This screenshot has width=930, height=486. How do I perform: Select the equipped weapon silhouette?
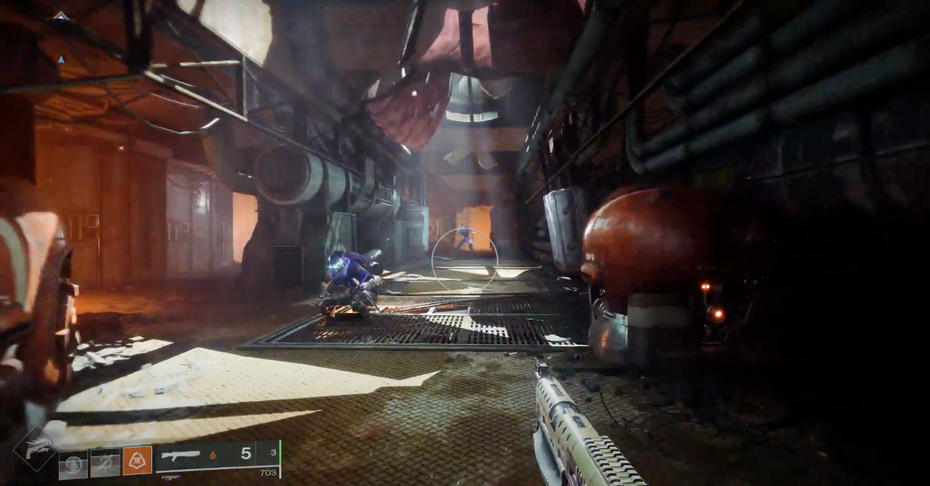180,455
